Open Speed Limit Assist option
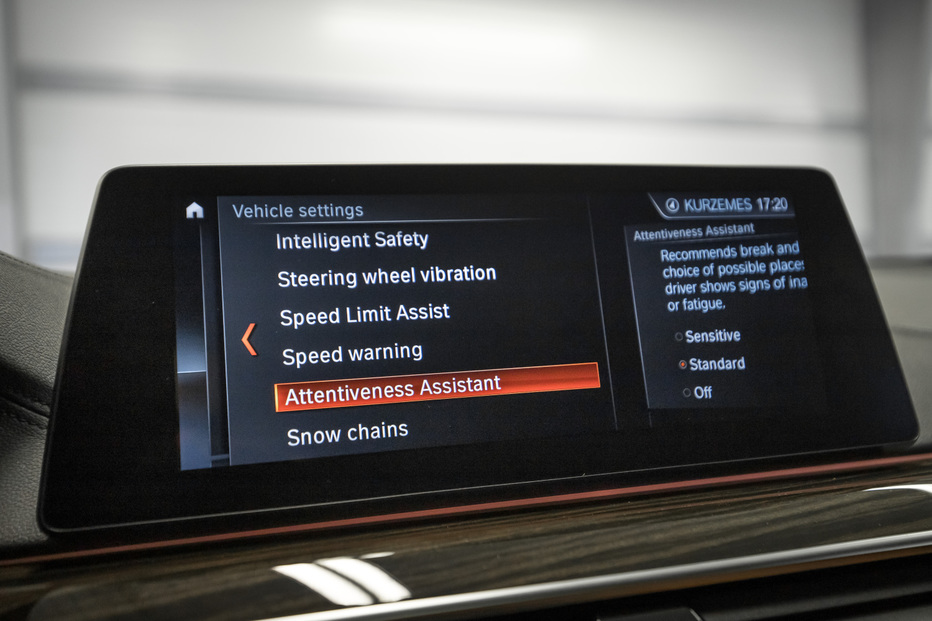 pos(364,315)
